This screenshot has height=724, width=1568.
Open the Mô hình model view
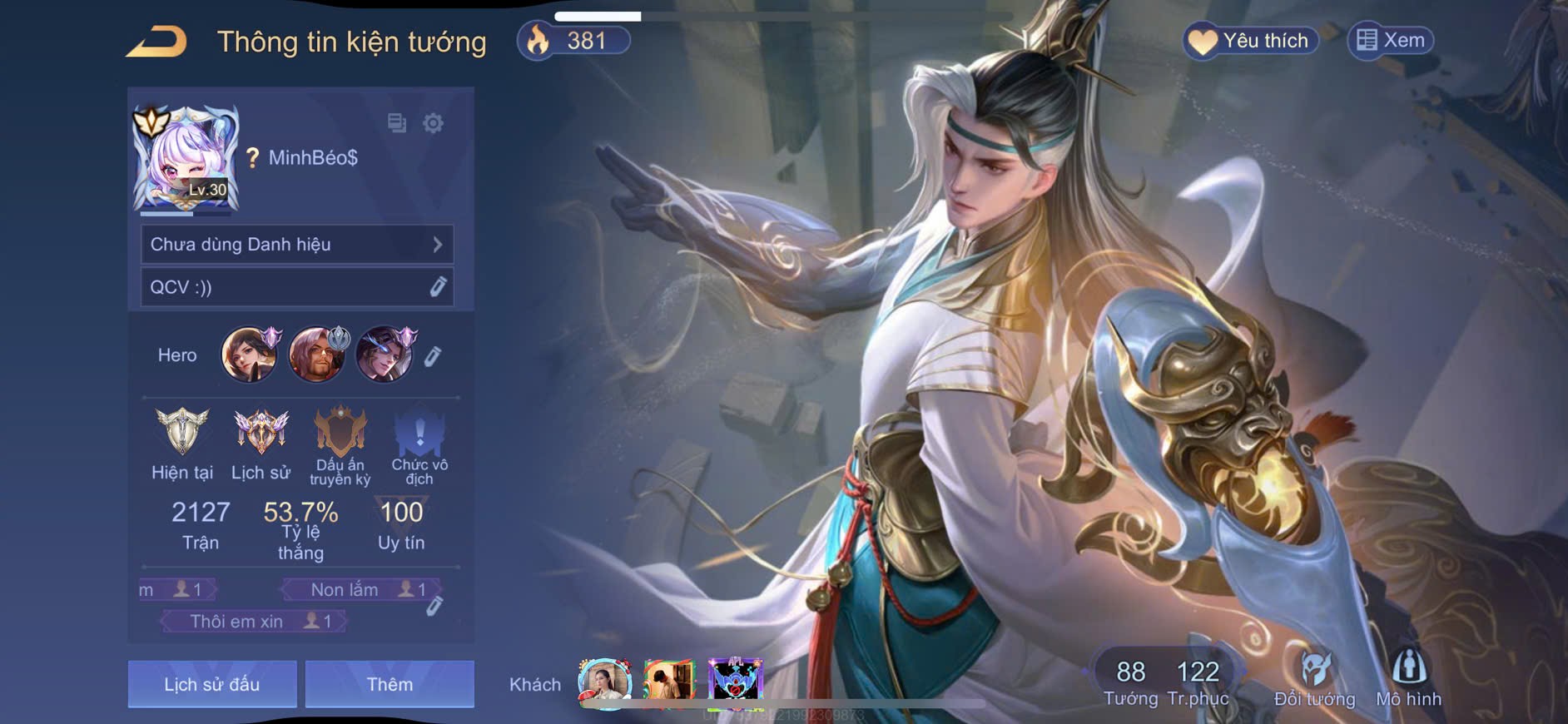1408,678
